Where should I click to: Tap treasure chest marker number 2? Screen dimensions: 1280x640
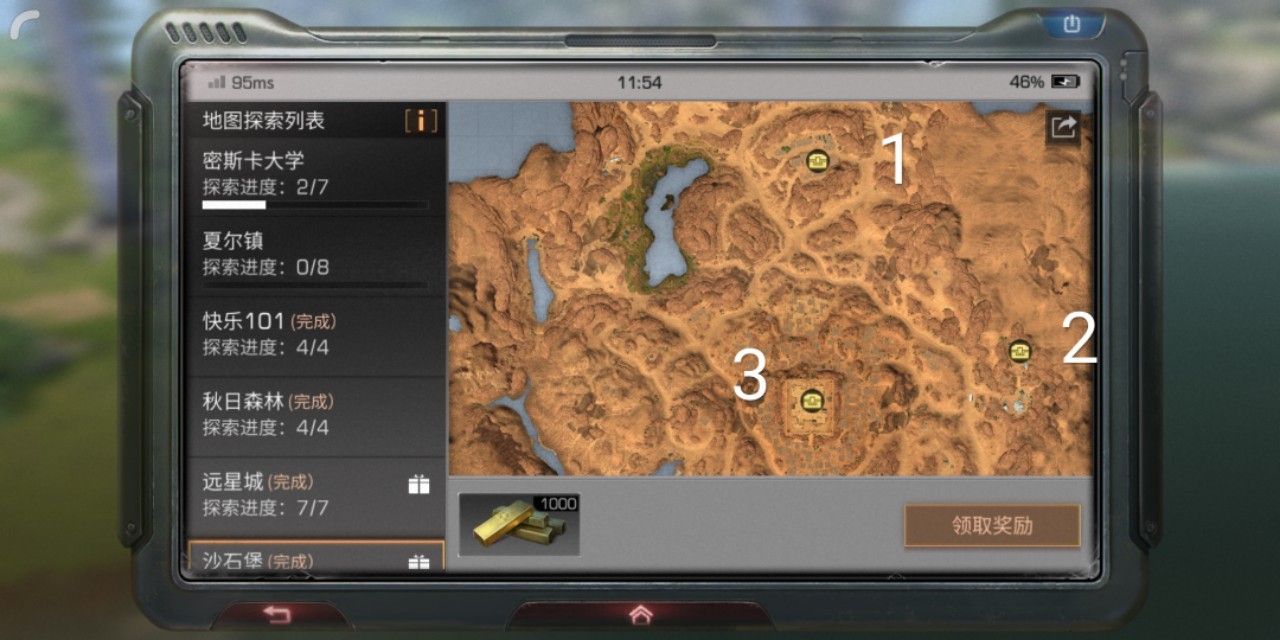pos(1020,350)
